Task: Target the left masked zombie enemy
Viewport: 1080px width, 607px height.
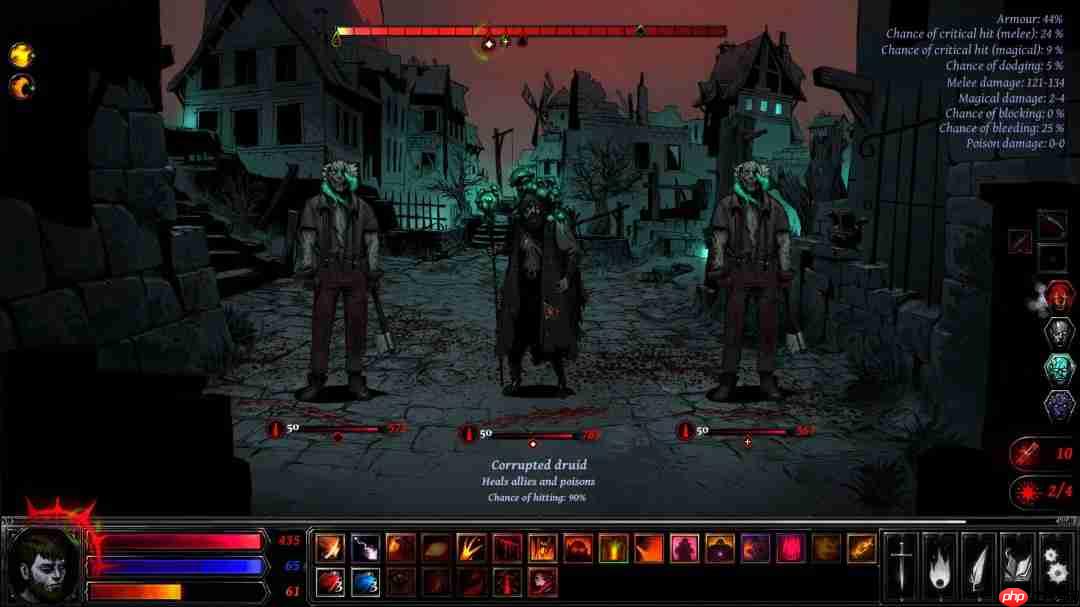Action: click(x=340, y=280)
